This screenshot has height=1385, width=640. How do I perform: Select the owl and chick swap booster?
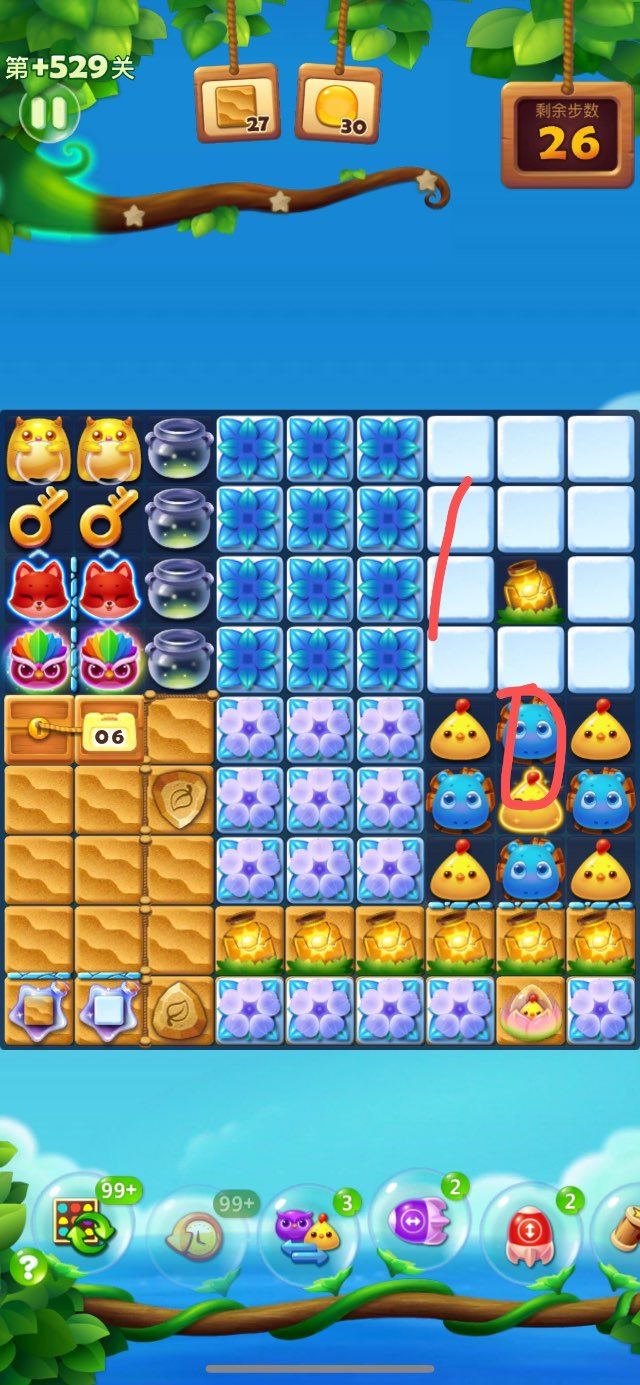[x=309, y=1233]
